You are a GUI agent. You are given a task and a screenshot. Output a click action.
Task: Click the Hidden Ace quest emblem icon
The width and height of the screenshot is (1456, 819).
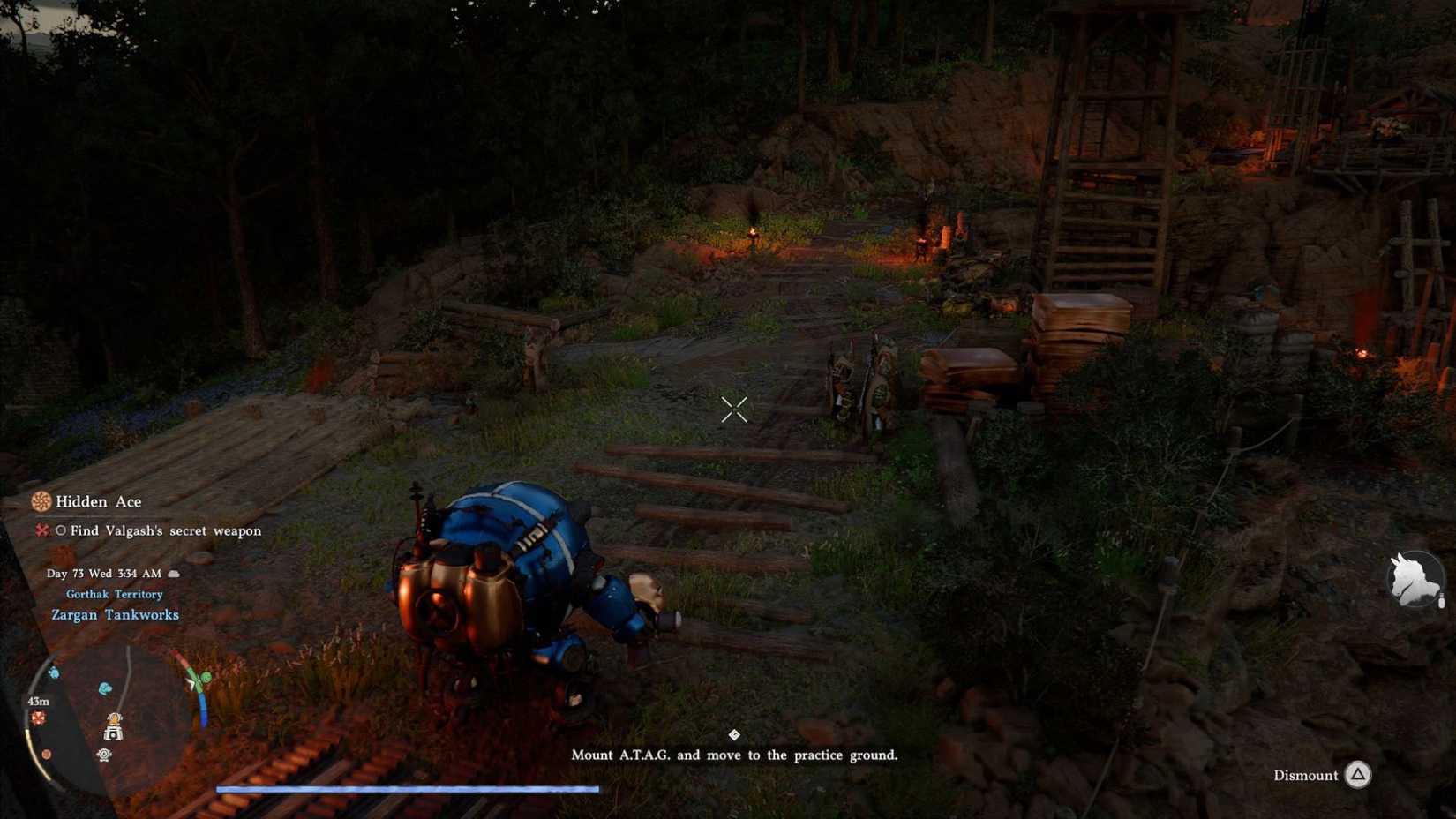tap(42, 500)
